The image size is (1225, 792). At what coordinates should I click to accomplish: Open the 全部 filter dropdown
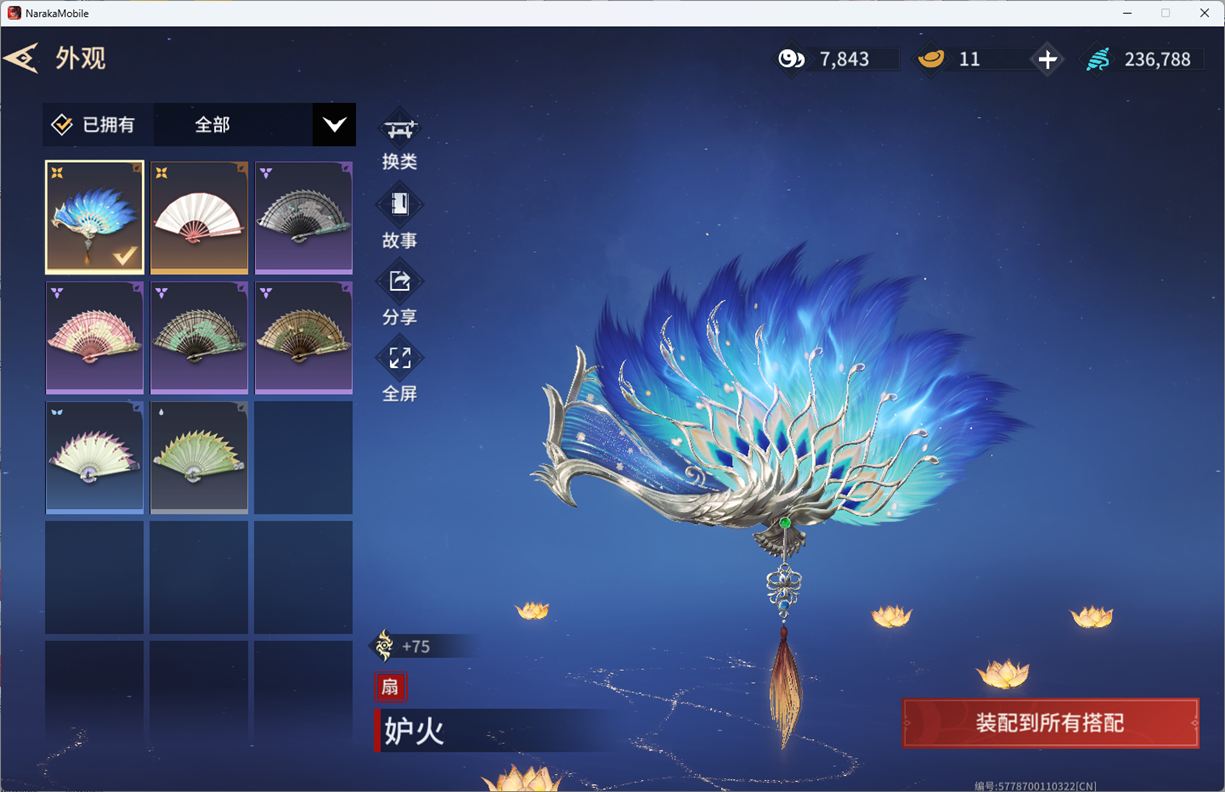pyautogui.click(x=334, y=125)
